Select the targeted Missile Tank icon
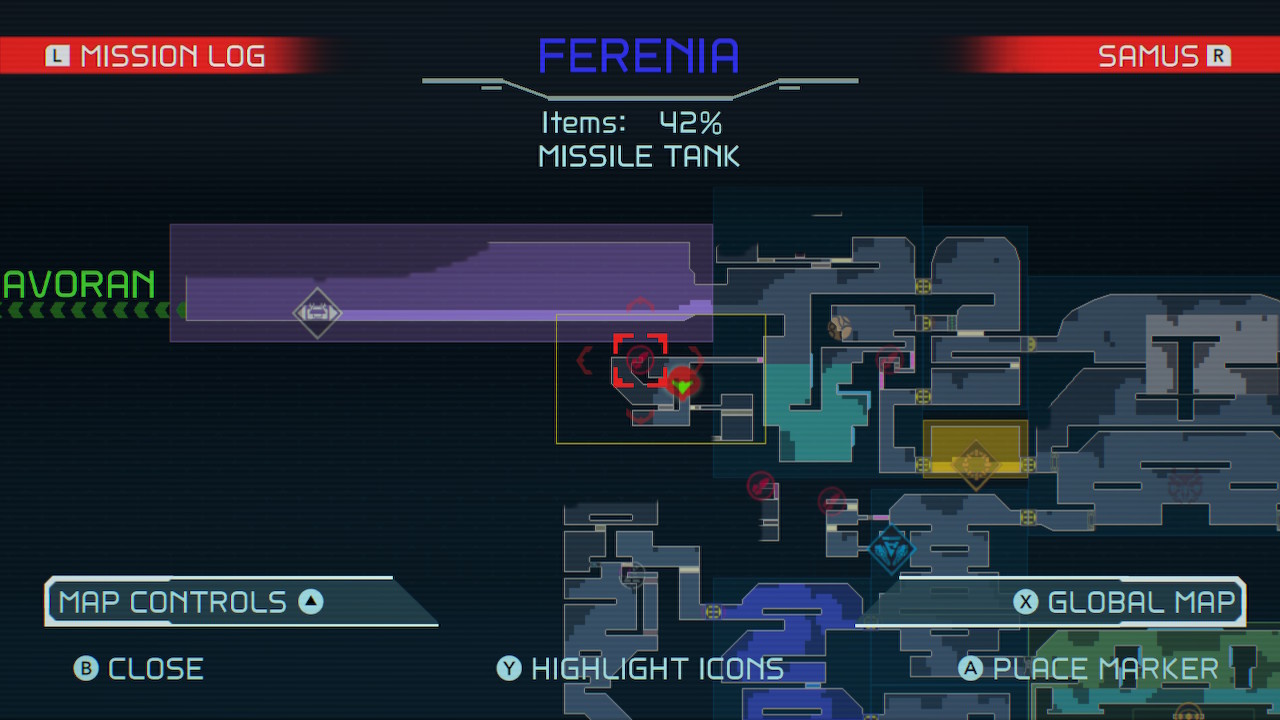This screenshot has height=720, width=1280. tap(640, 360)
